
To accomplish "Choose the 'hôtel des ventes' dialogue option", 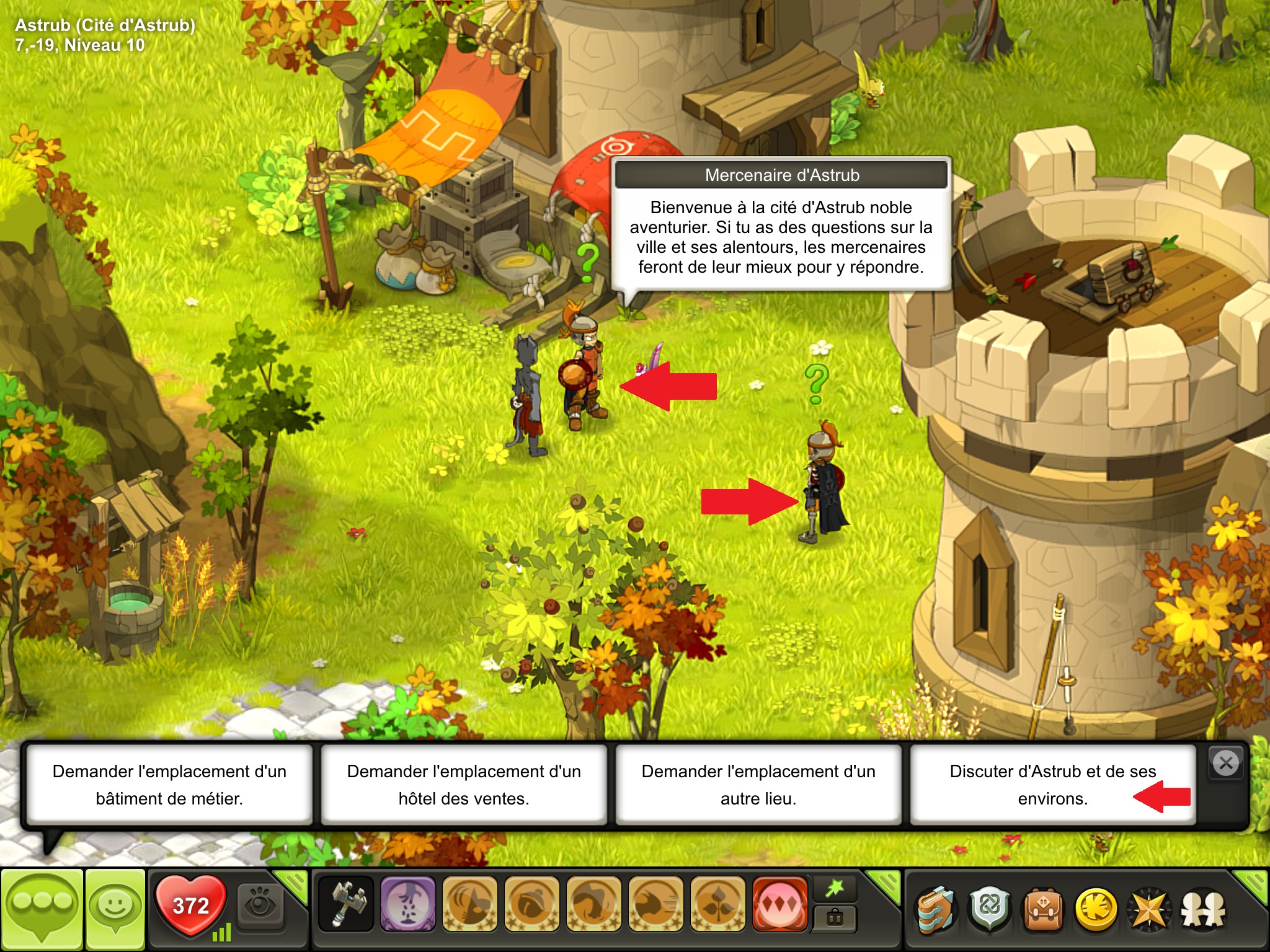I will (464, 785).
